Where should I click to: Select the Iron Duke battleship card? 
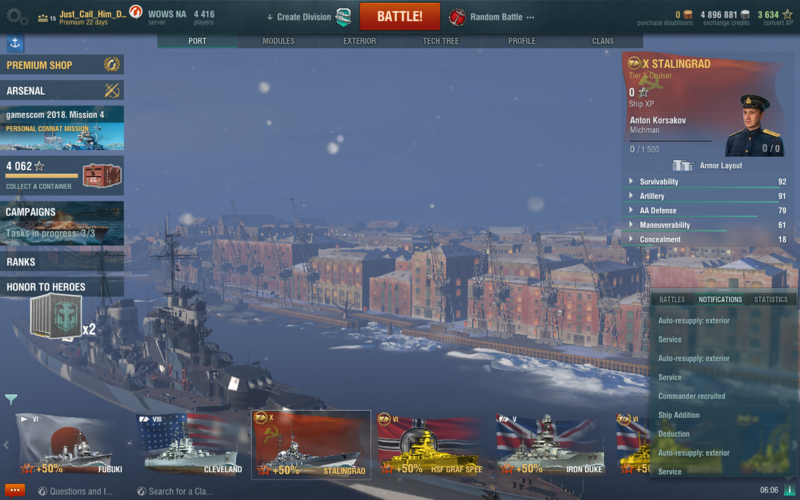tap(549, 445)
